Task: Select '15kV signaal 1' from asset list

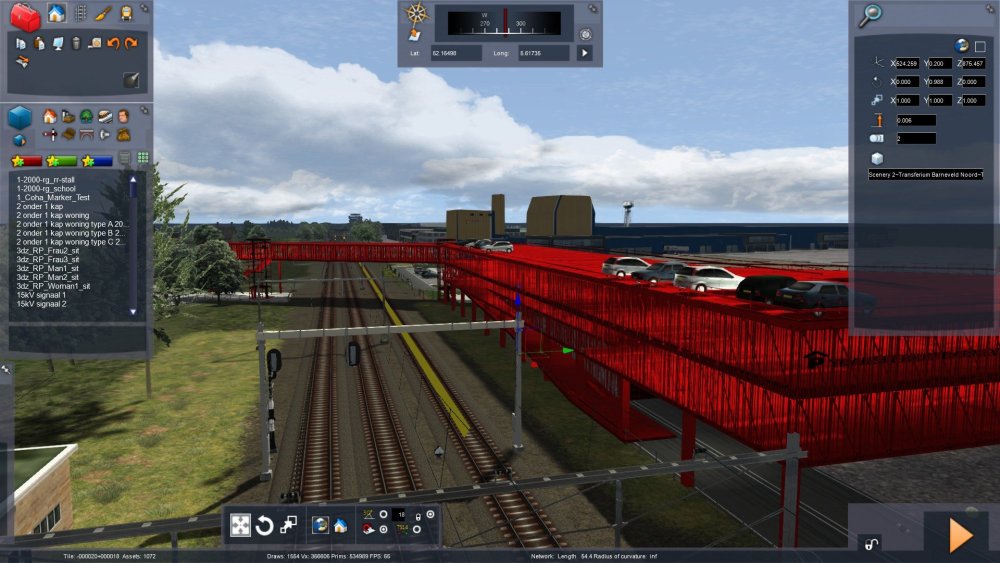Action: pos(40,295)
